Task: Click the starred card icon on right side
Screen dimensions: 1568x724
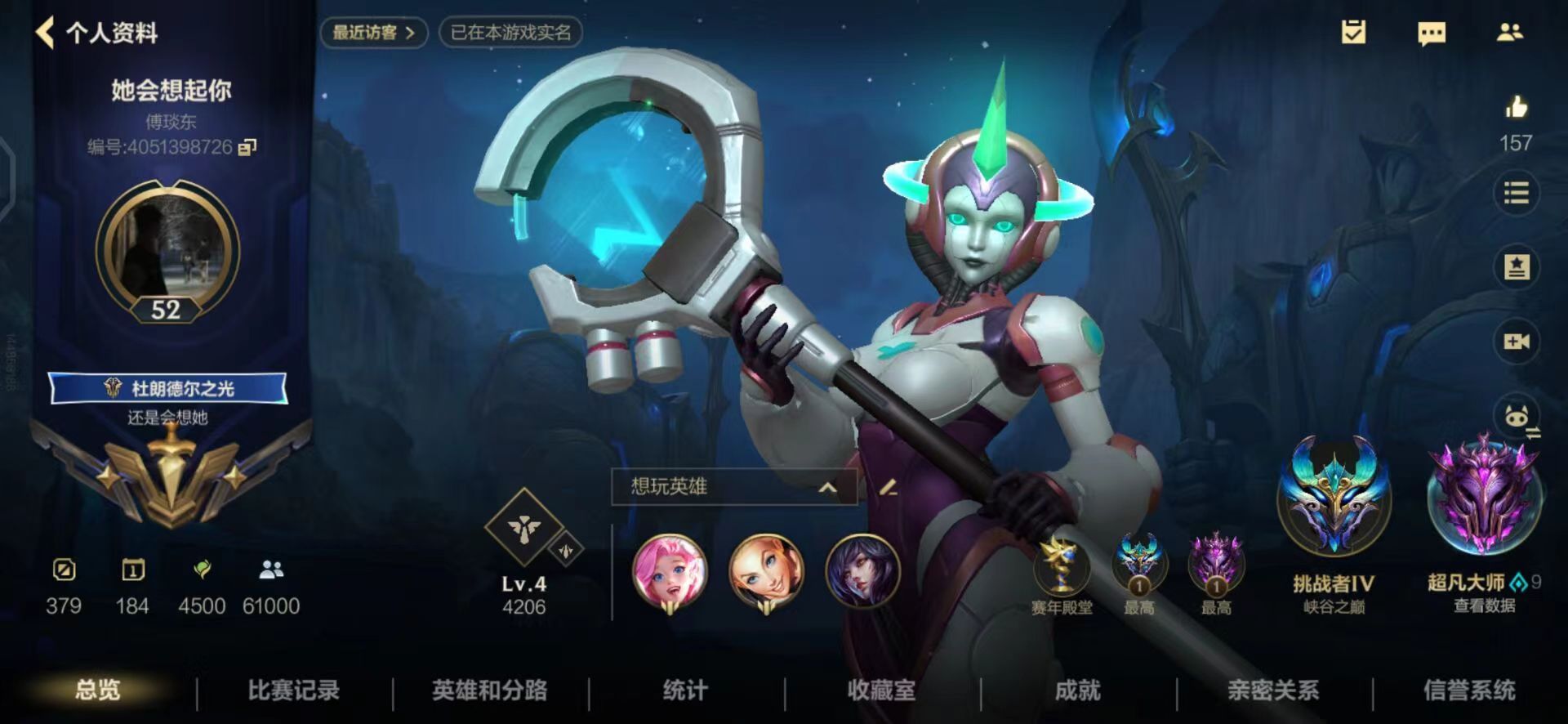Action: tap(1517, 266)
